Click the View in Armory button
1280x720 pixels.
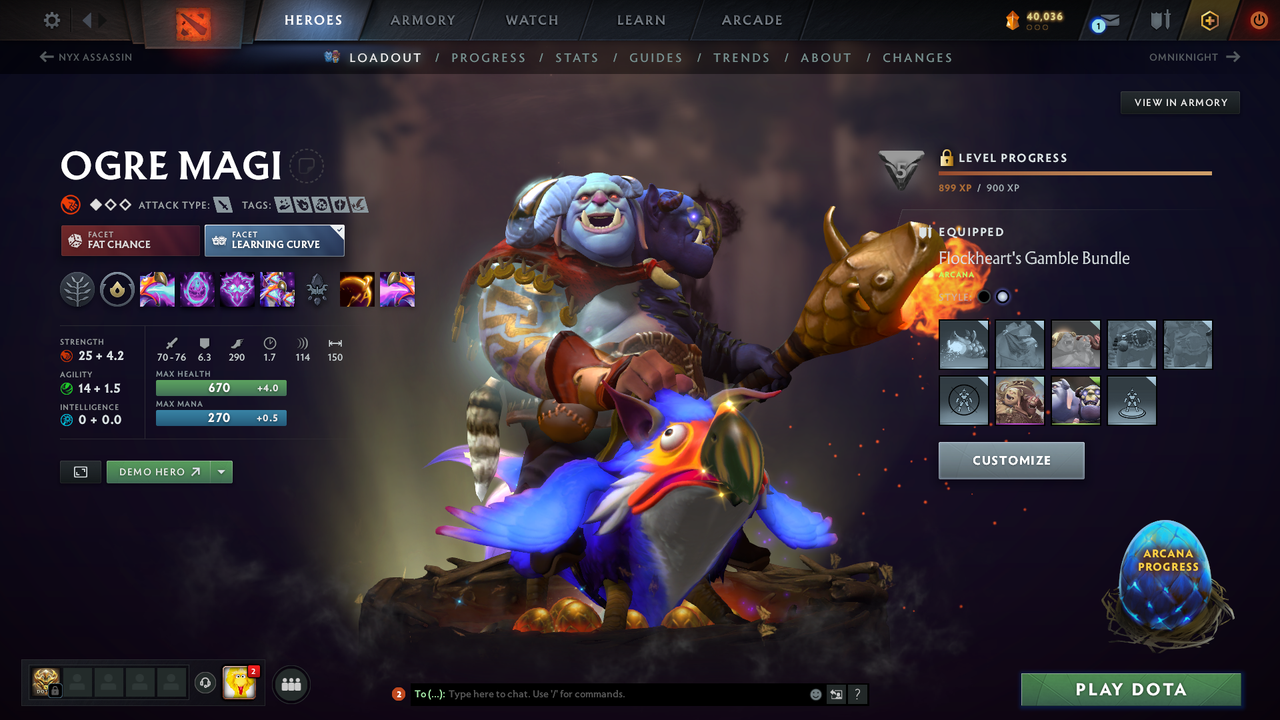pyautogui.click(x=1179, y=102)
